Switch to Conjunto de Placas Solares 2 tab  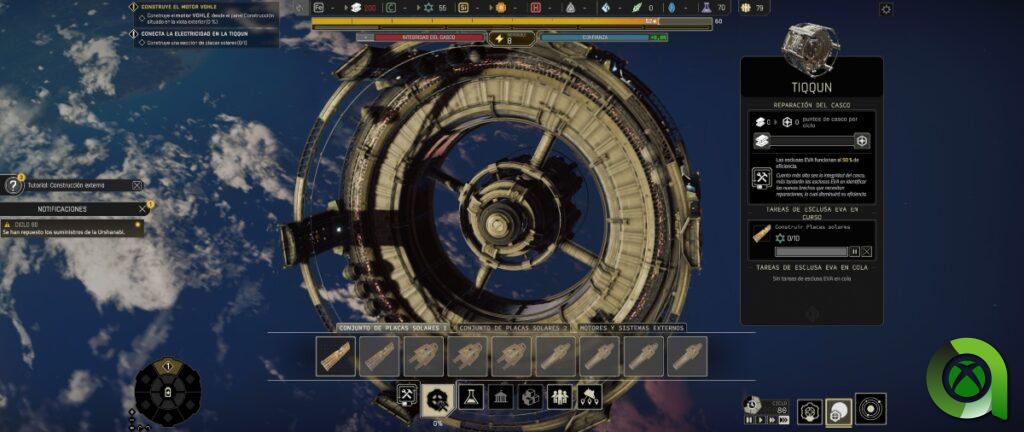click(x=510, y=328)
